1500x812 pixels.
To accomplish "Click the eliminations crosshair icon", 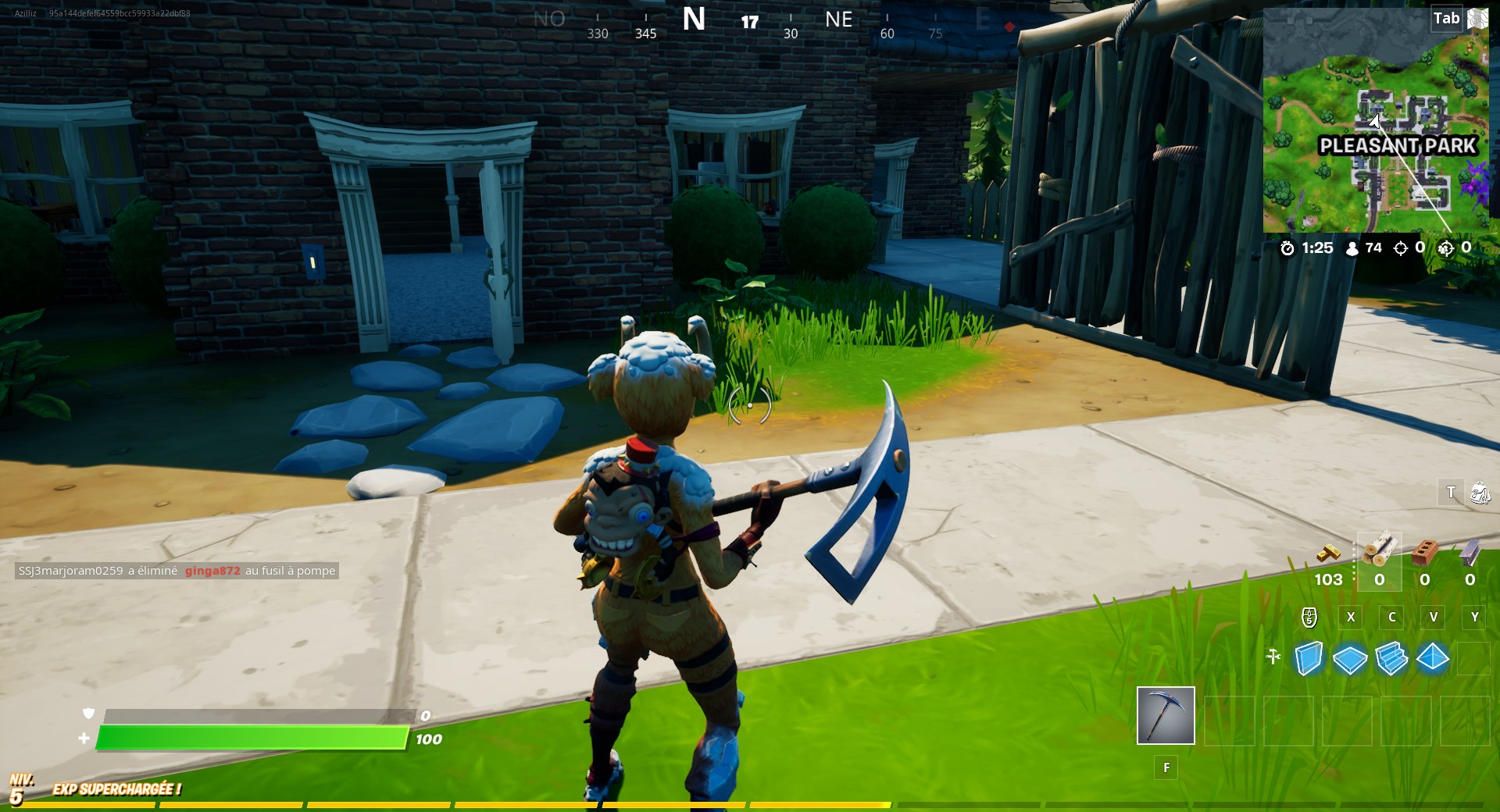I will [x=1401, y=248].
